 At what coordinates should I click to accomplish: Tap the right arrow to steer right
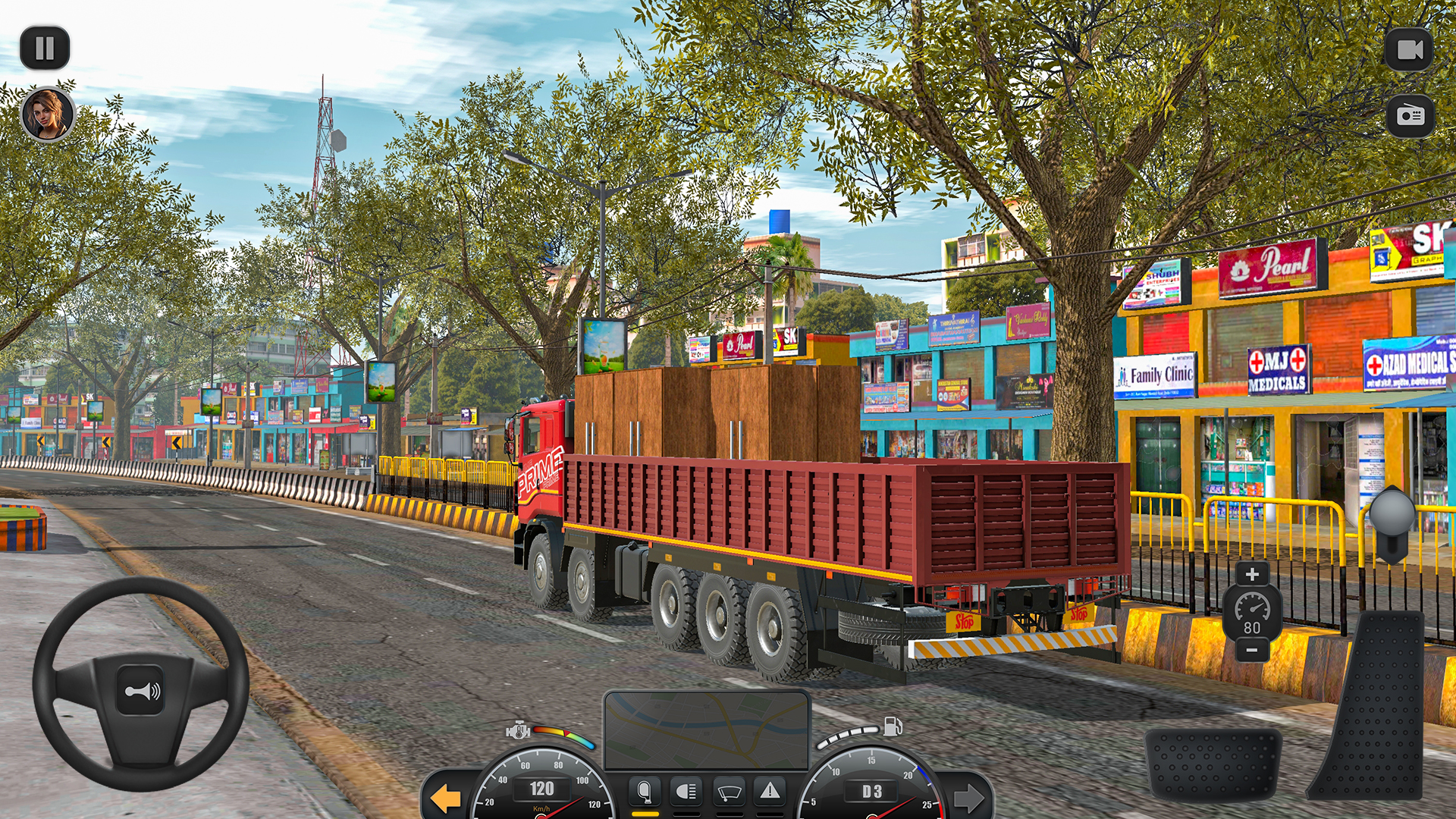971,796
